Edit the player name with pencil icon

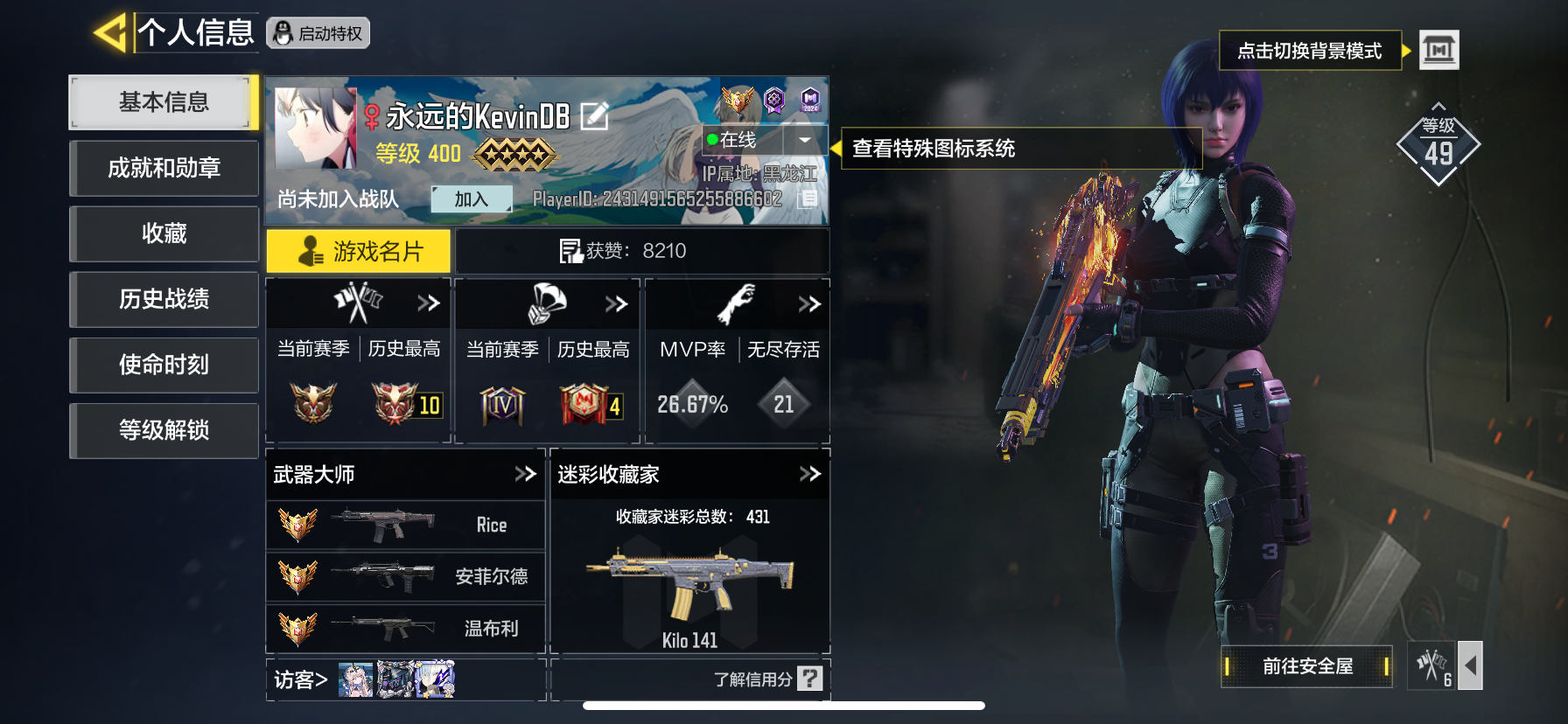click(x=594, y=115)
